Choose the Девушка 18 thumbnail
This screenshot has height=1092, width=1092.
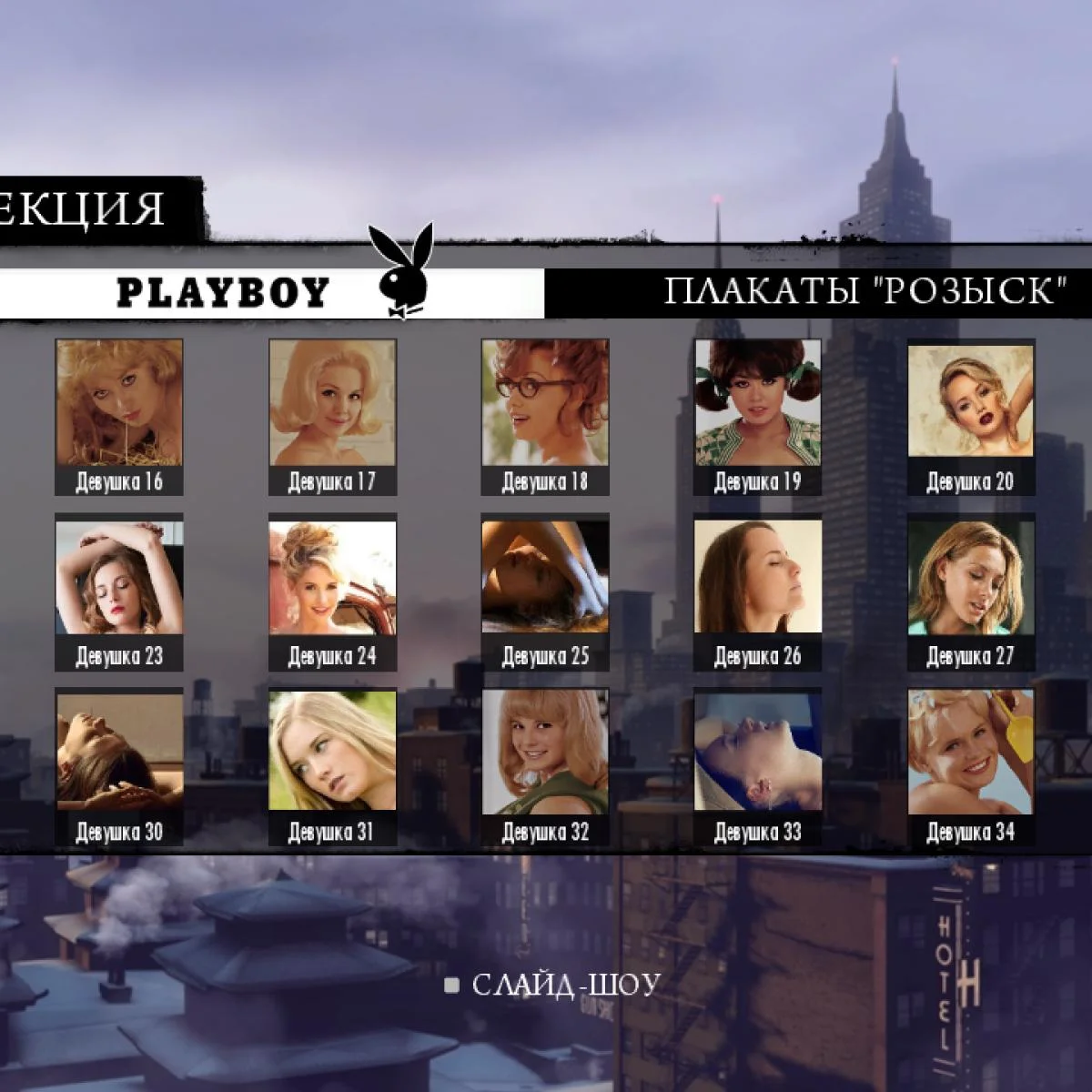pos(545,403)
